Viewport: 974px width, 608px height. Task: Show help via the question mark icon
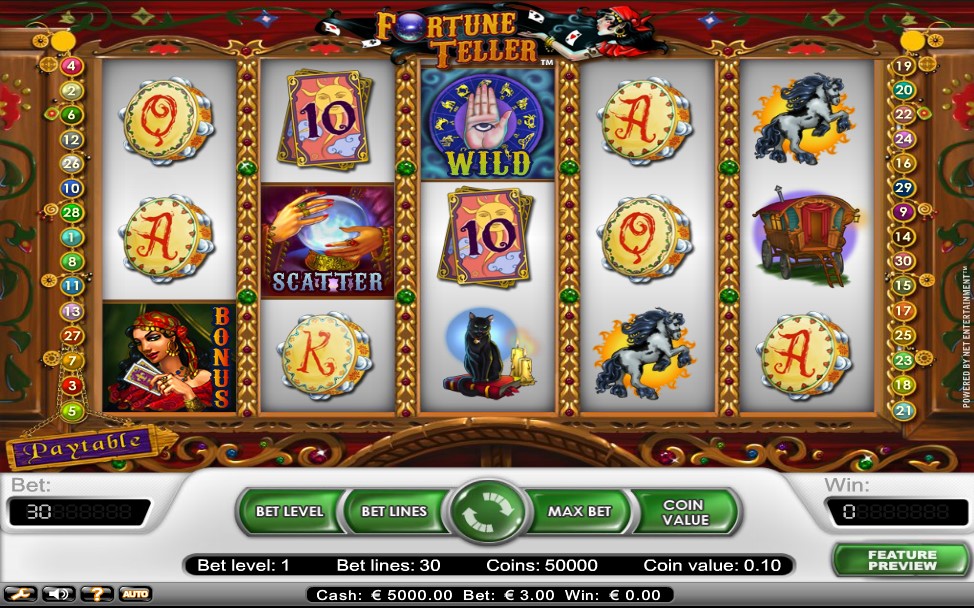[96, 594]
